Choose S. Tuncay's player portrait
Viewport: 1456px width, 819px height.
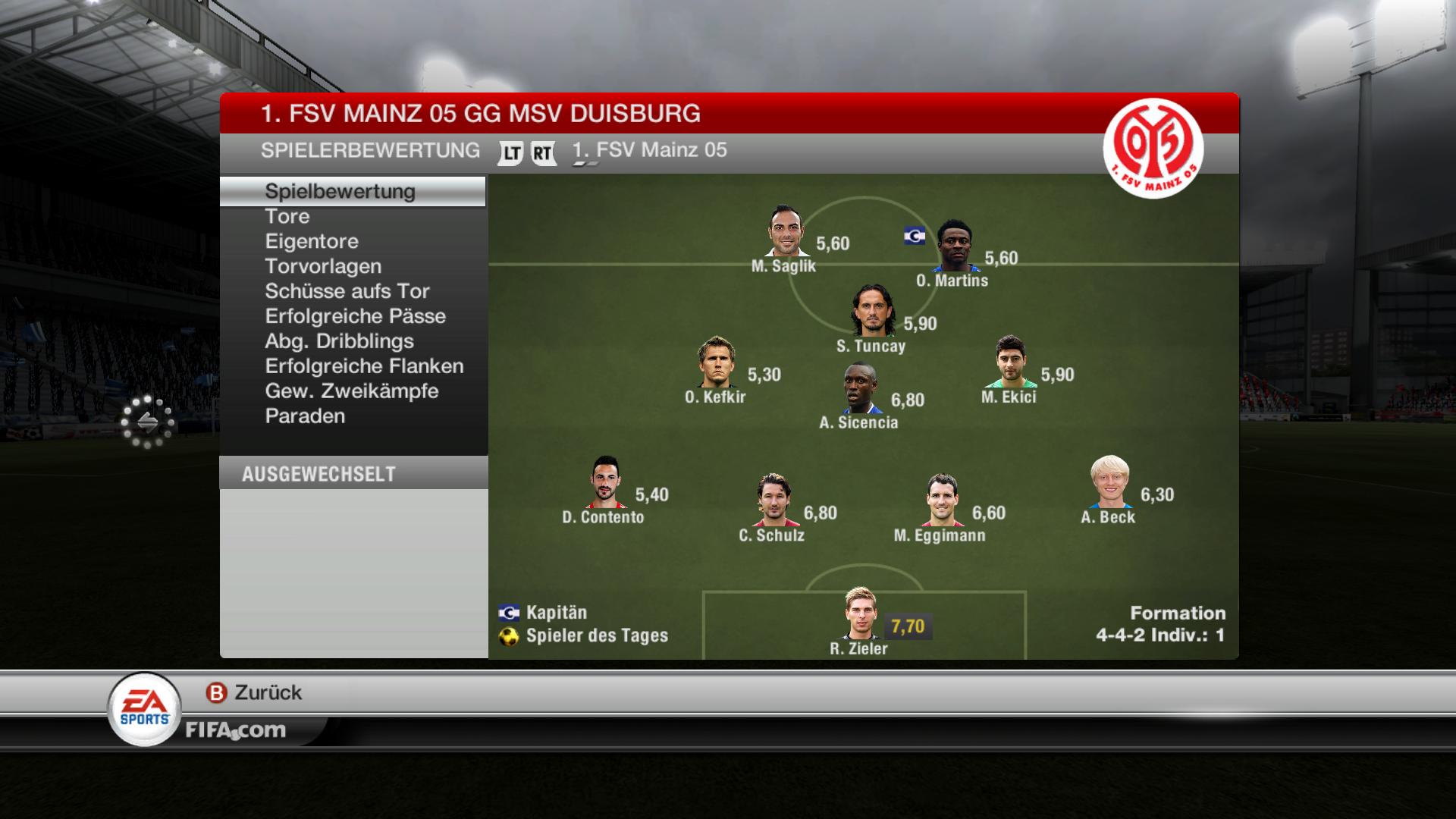tap(871, 311)
